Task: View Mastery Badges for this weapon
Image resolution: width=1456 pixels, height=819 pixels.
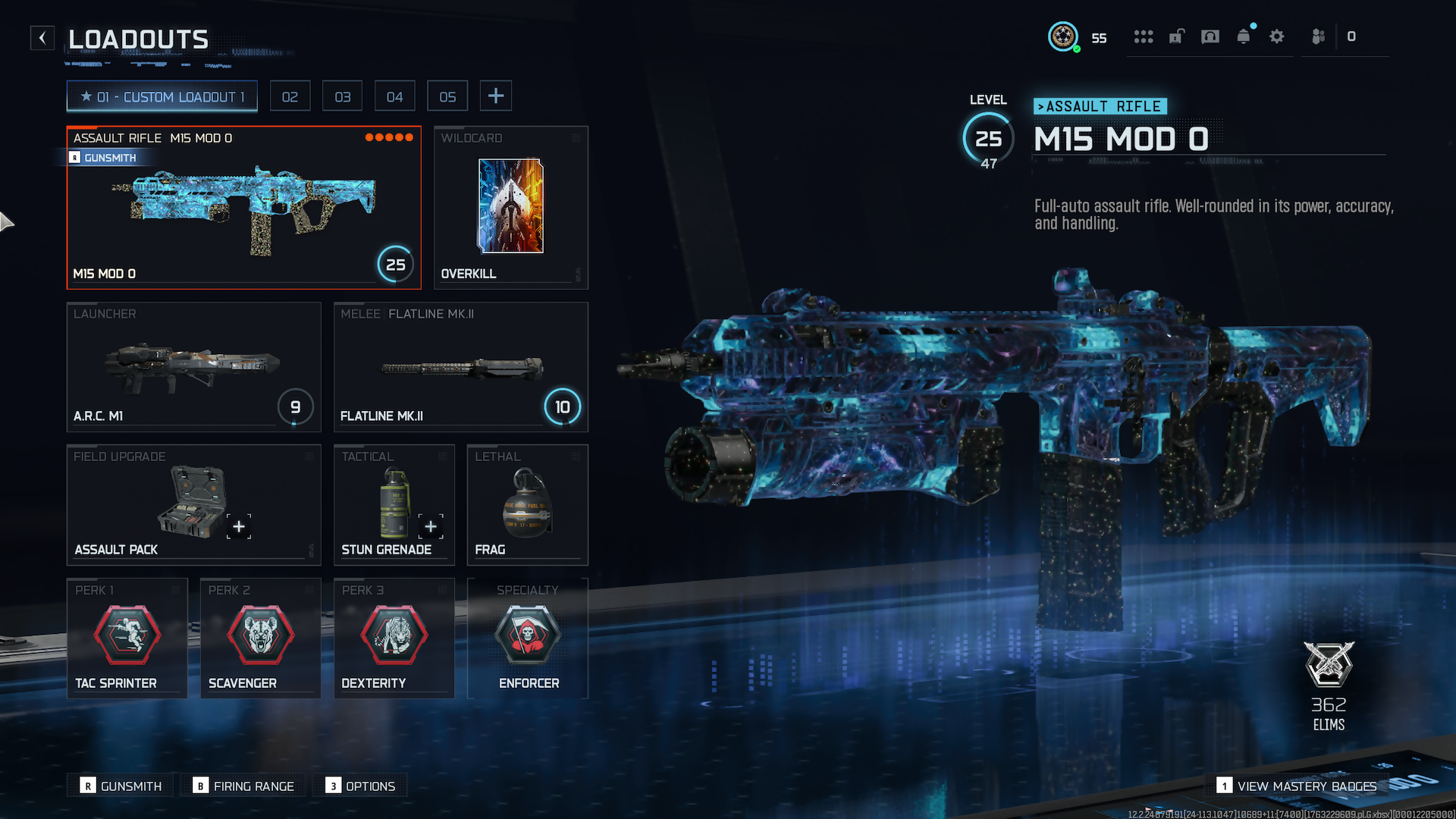Action: click(x=1297, y=786)
